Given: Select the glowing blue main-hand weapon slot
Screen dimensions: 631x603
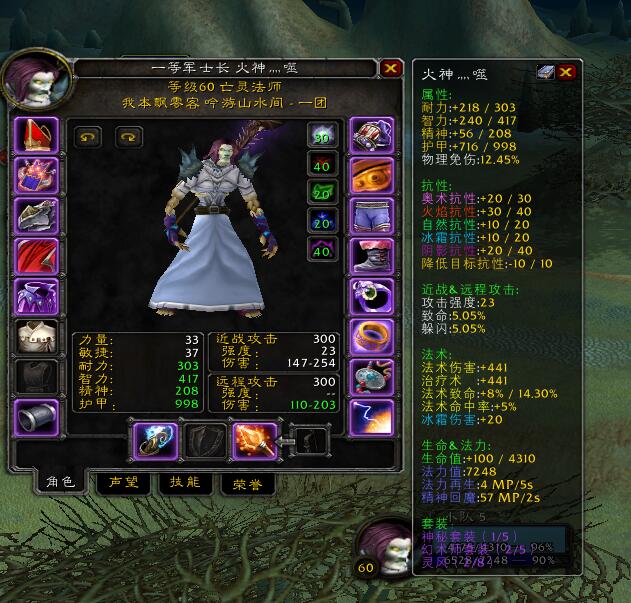Looking at the screenshot, I should pyautogui.click(x=156, y=440).
